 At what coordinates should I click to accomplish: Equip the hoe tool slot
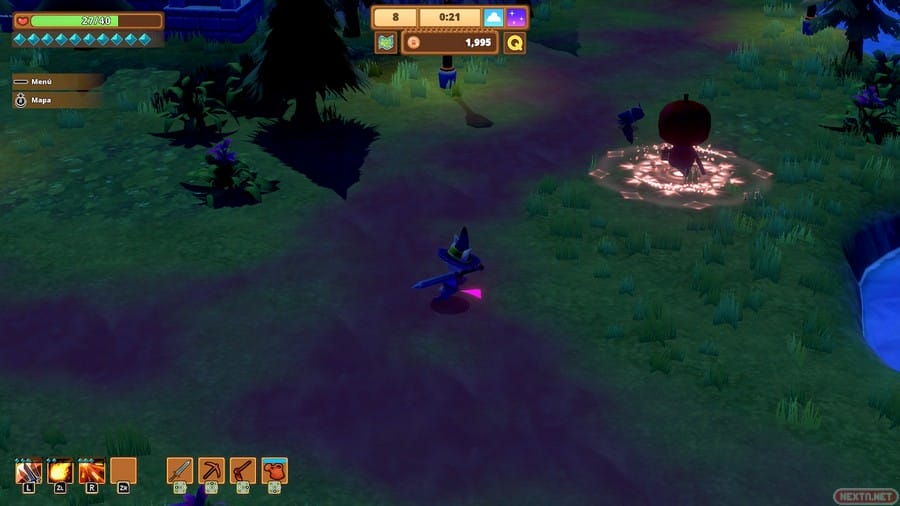tap(243, 470)
